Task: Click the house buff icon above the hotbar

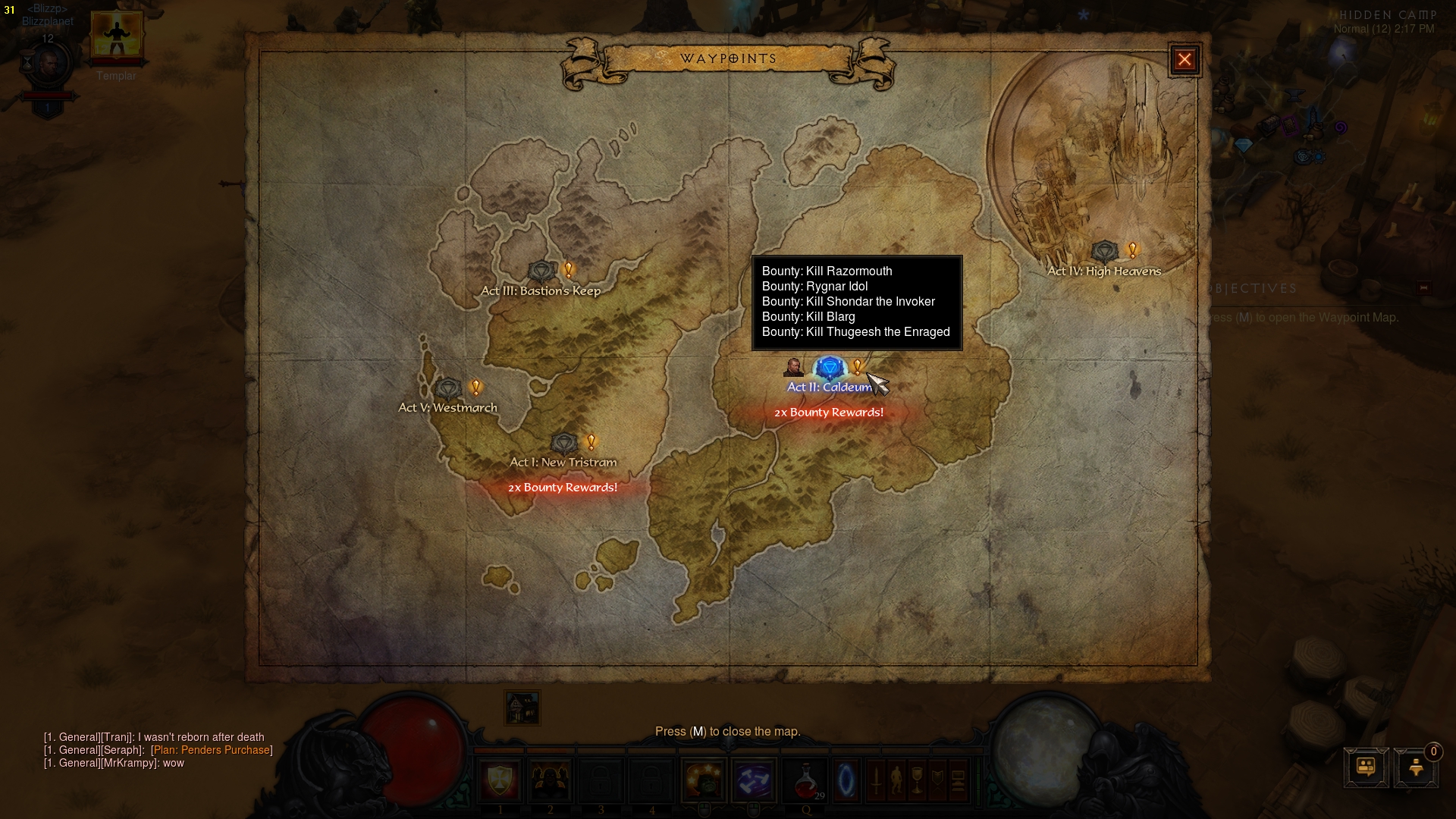Action: (x=522, y=708)
